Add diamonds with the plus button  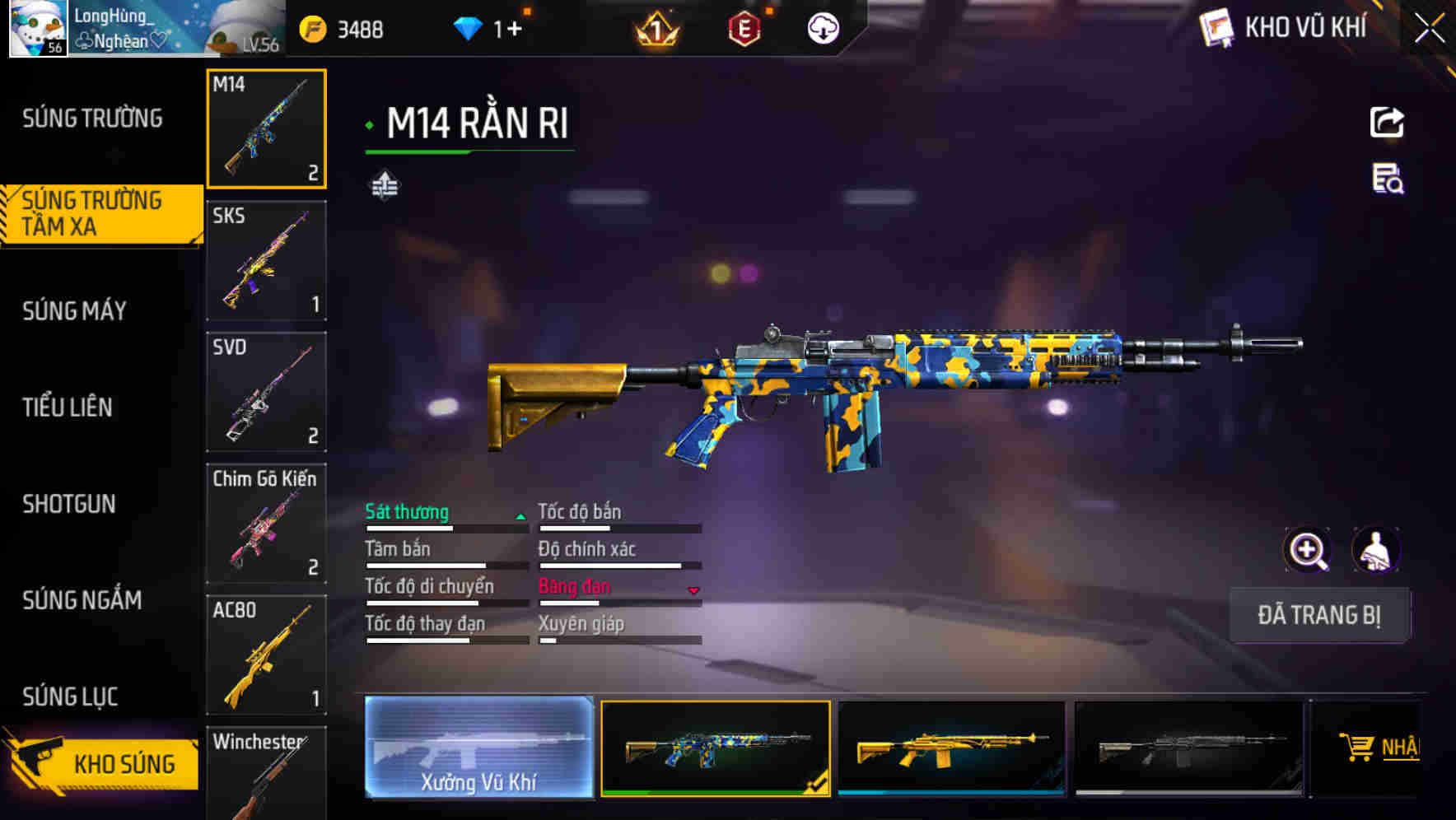tap(514, 30)
